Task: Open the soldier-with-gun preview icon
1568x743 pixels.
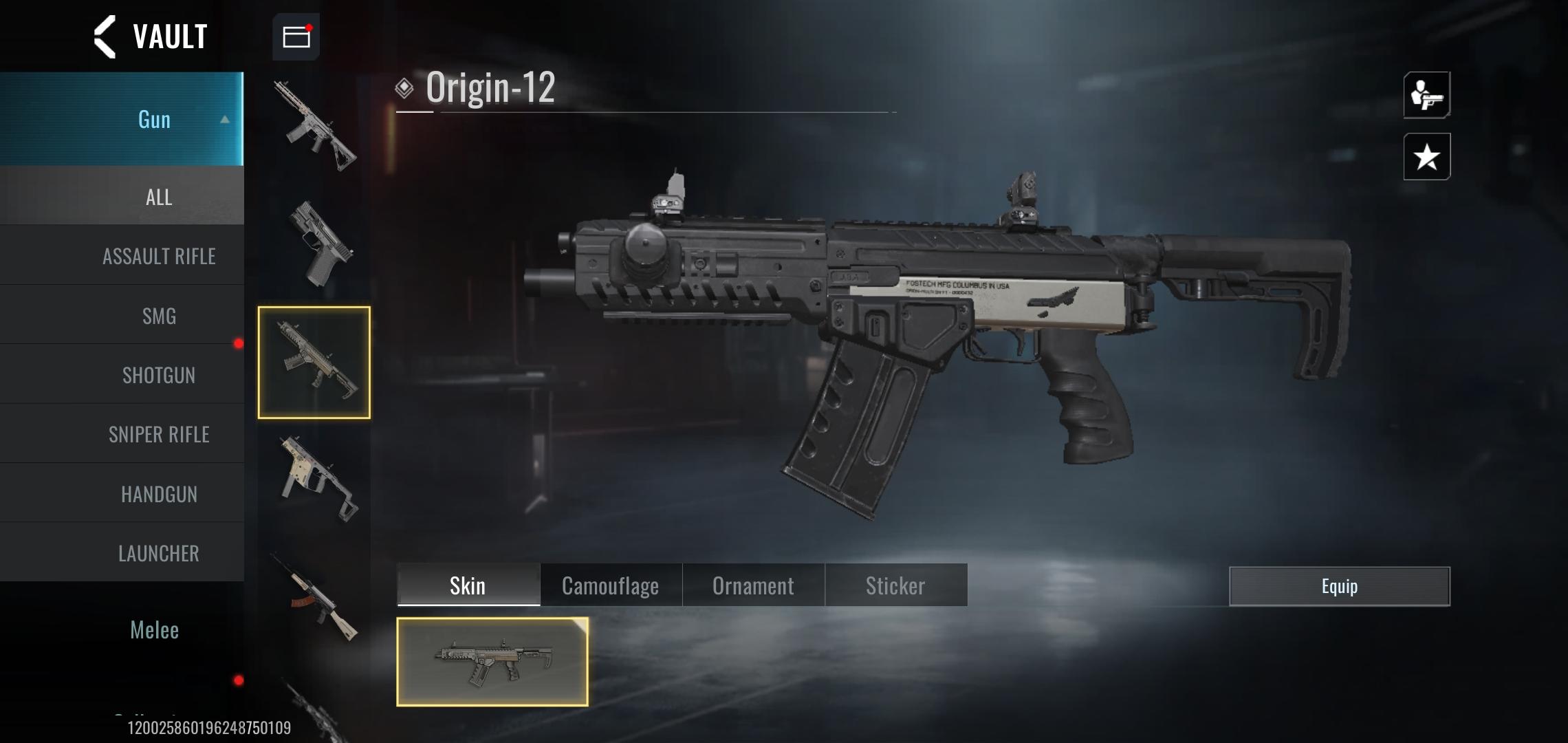Action: point(1426,95)
